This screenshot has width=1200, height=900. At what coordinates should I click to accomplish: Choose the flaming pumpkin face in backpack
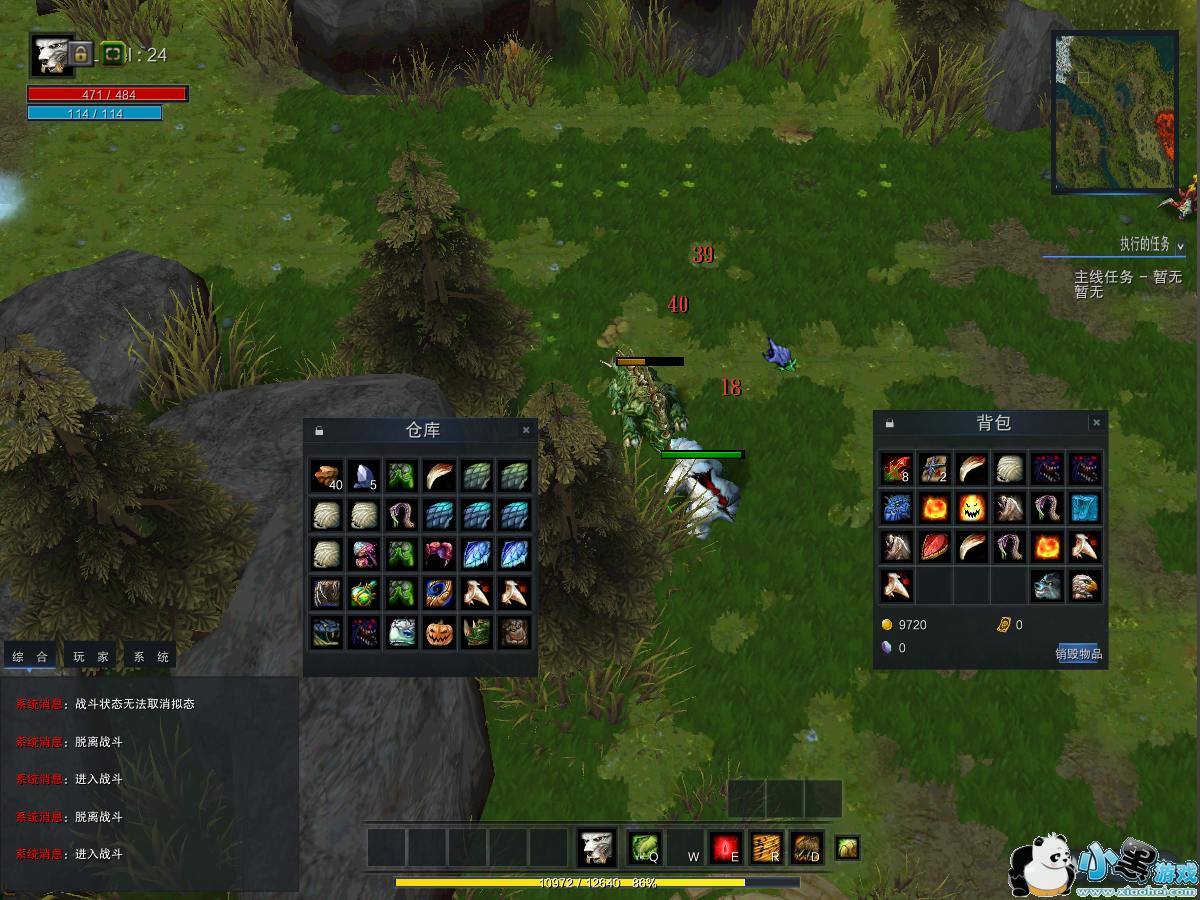click(971, 507)
